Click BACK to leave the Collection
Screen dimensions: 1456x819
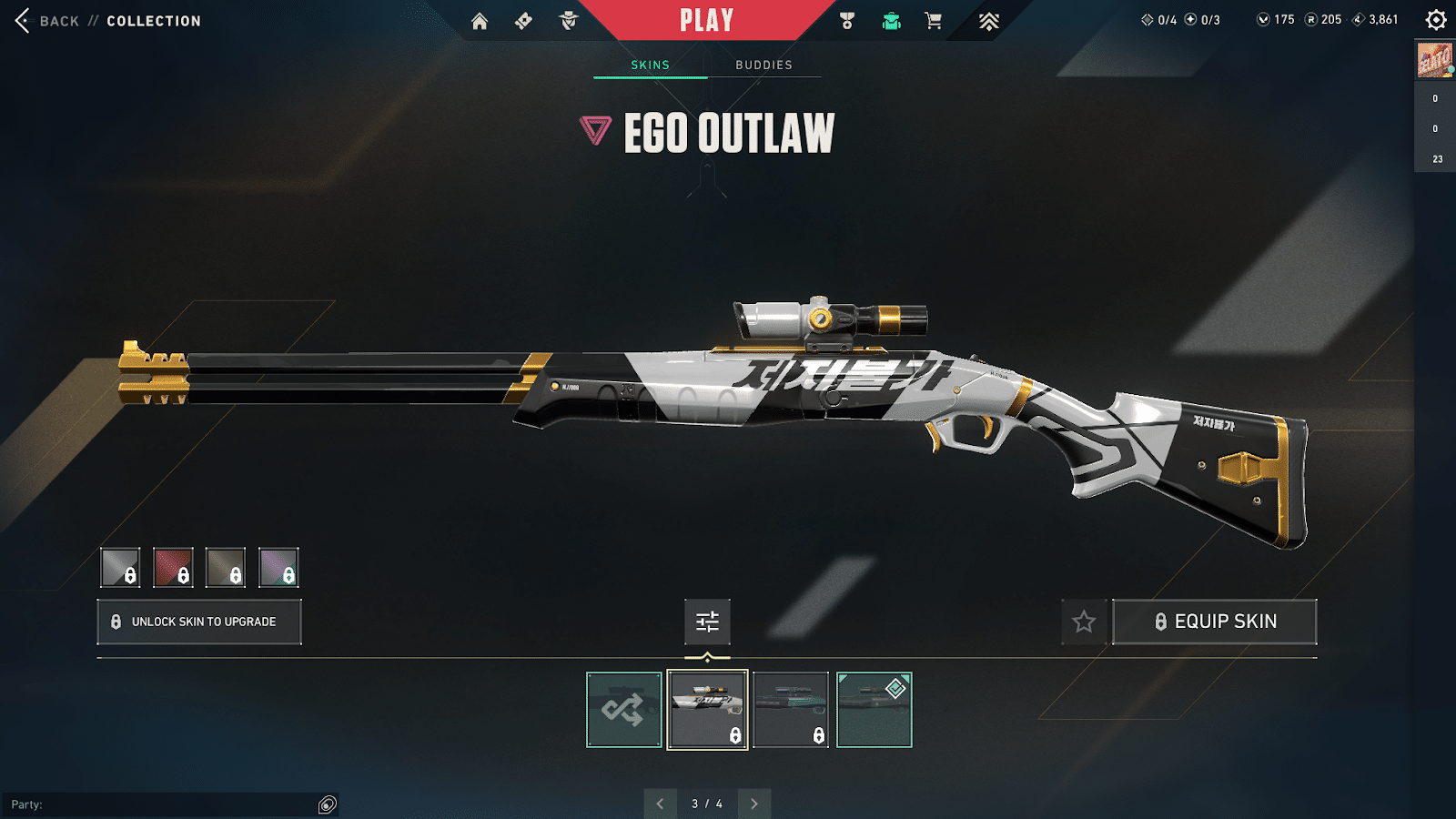57,20
